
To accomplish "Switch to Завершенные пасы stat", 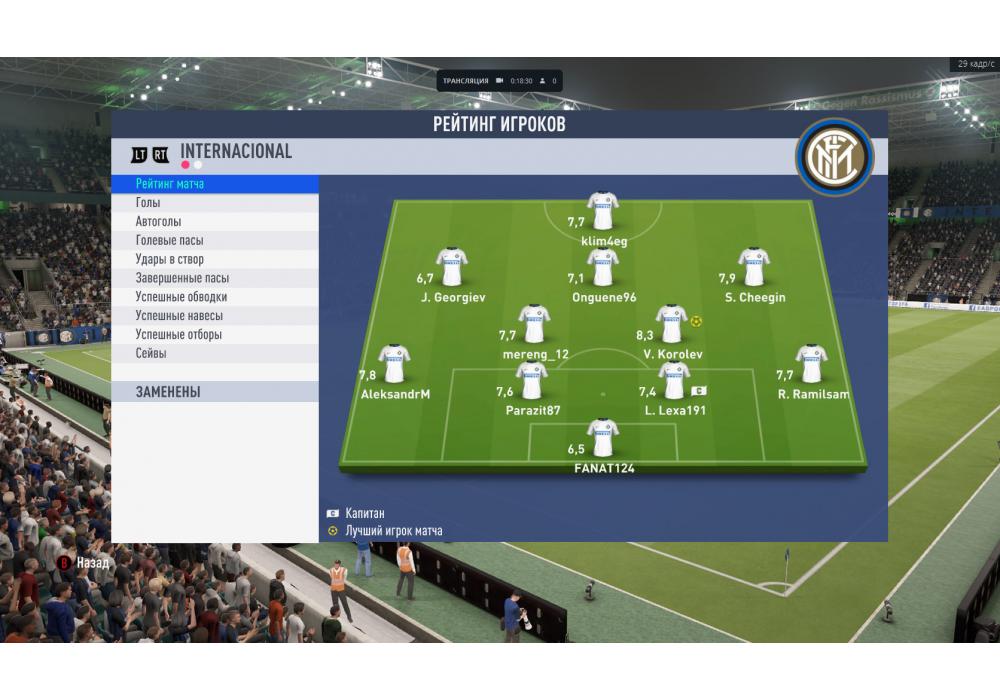I will 215,278.
